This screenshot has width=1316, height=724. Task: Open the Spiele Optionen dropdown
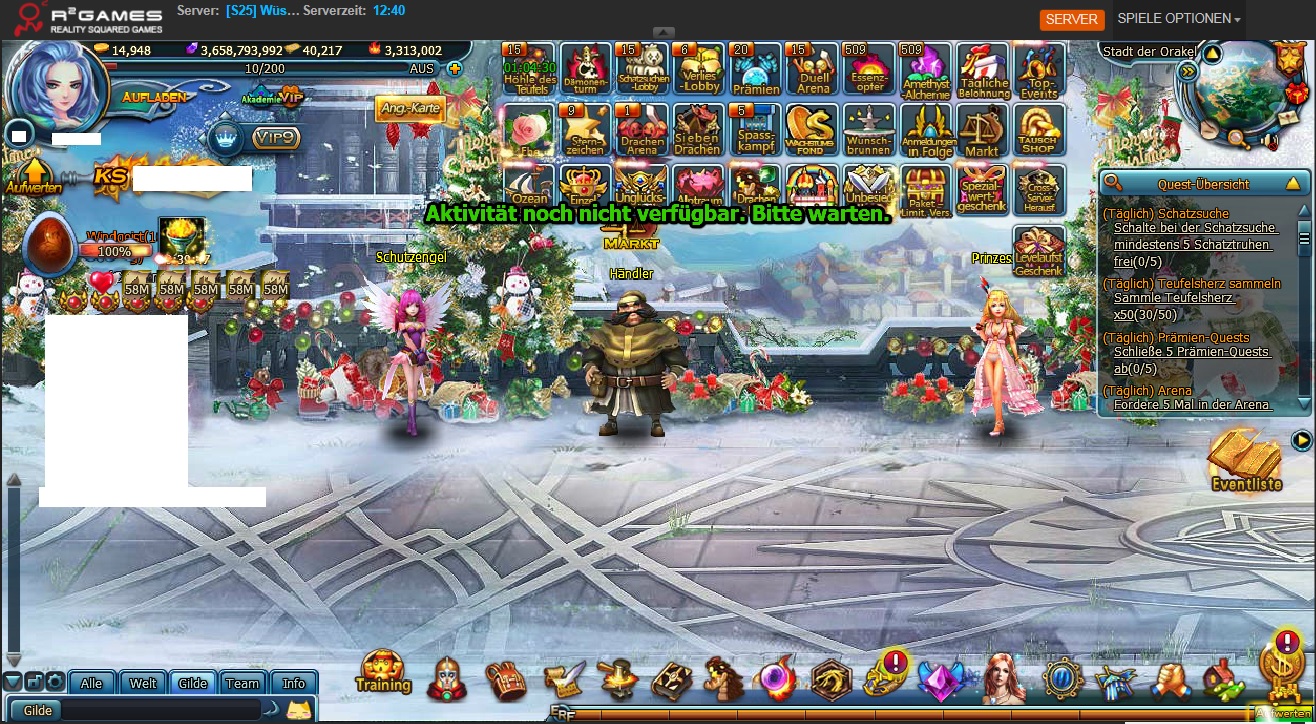(1178, 19)
